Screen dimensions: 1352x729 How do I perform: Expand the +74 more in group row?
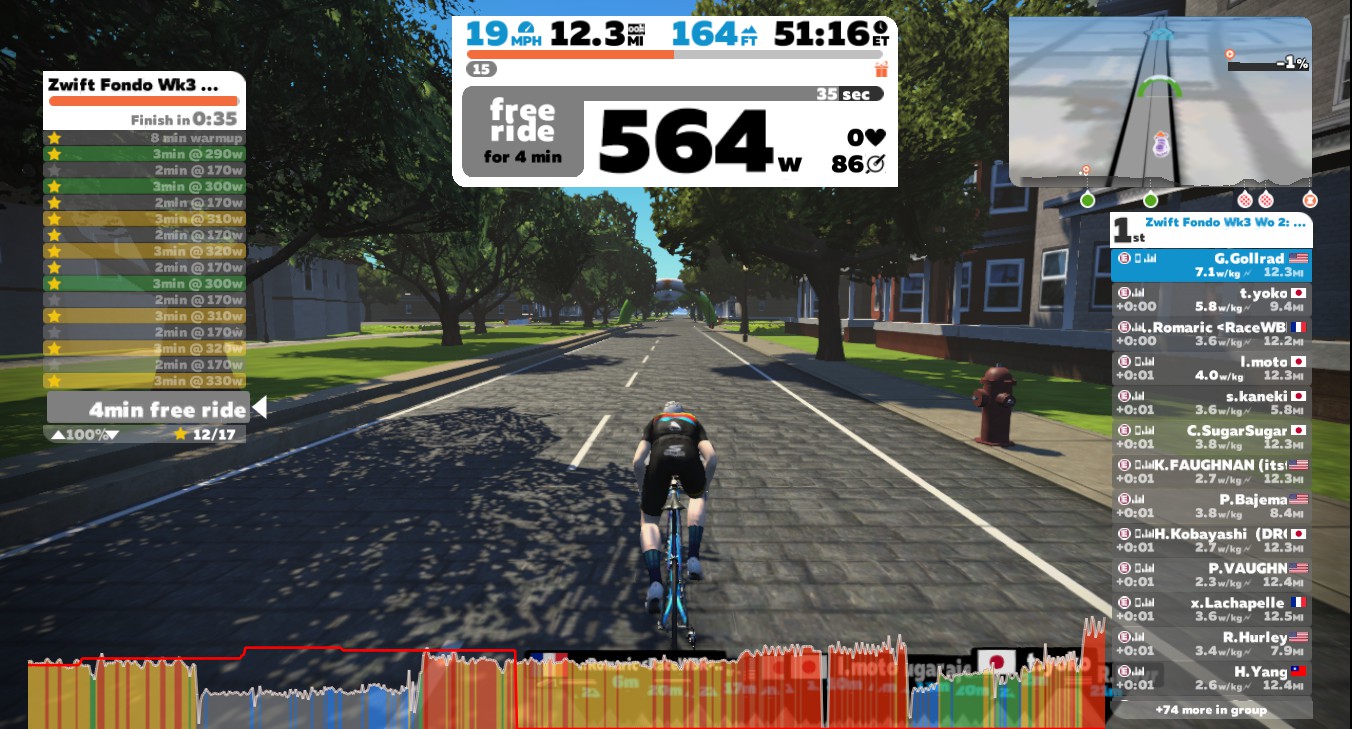tap(1211, 710)
